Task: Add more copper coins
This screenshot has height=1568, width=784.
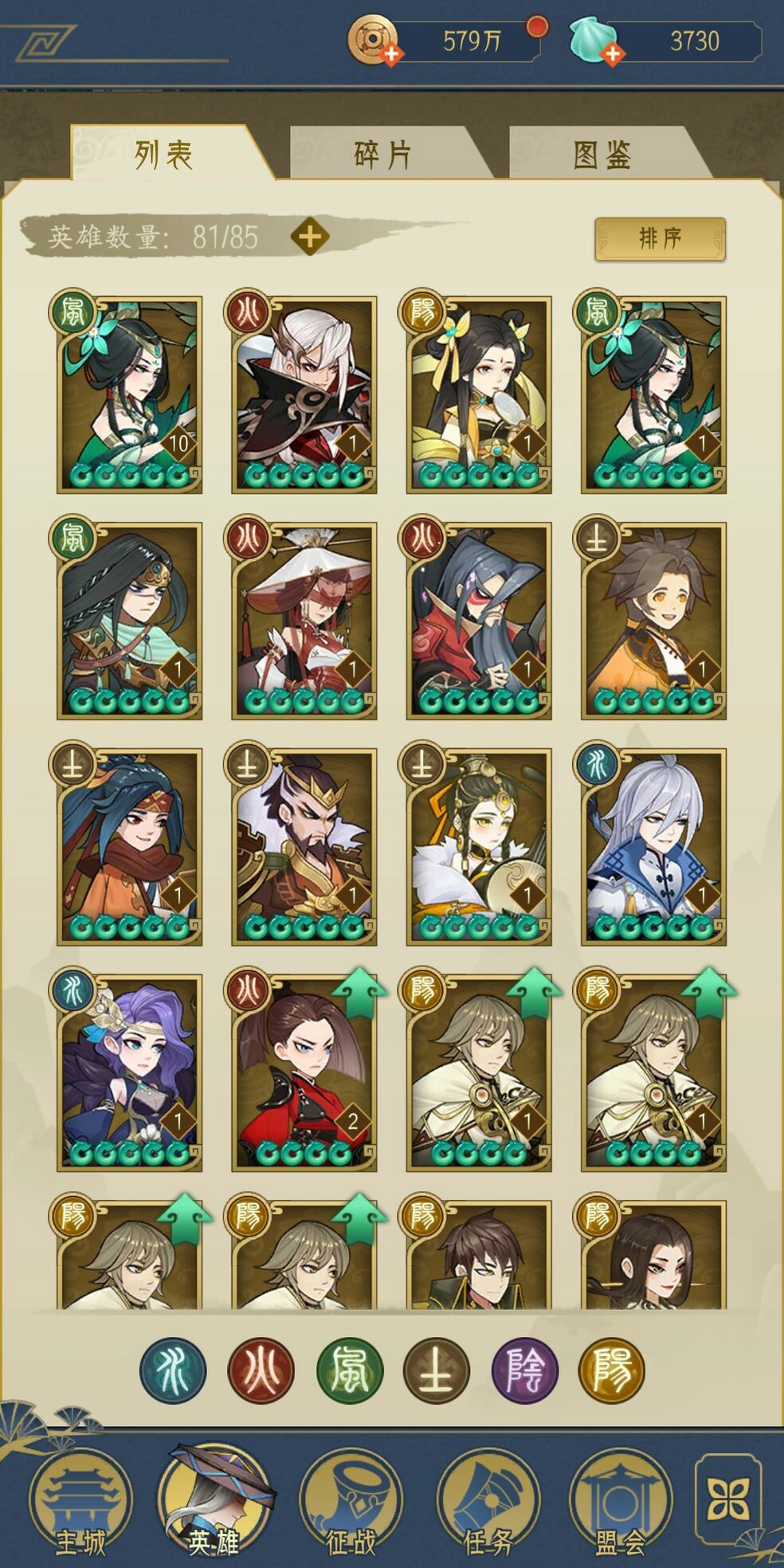Action: 392,53
